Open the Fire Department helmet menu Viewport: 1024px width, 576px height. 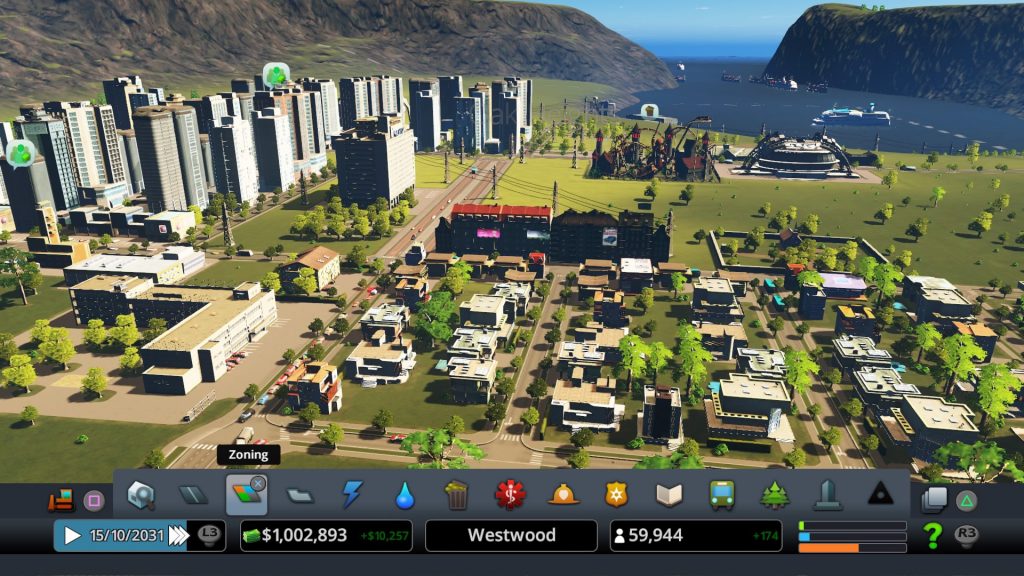563,494
